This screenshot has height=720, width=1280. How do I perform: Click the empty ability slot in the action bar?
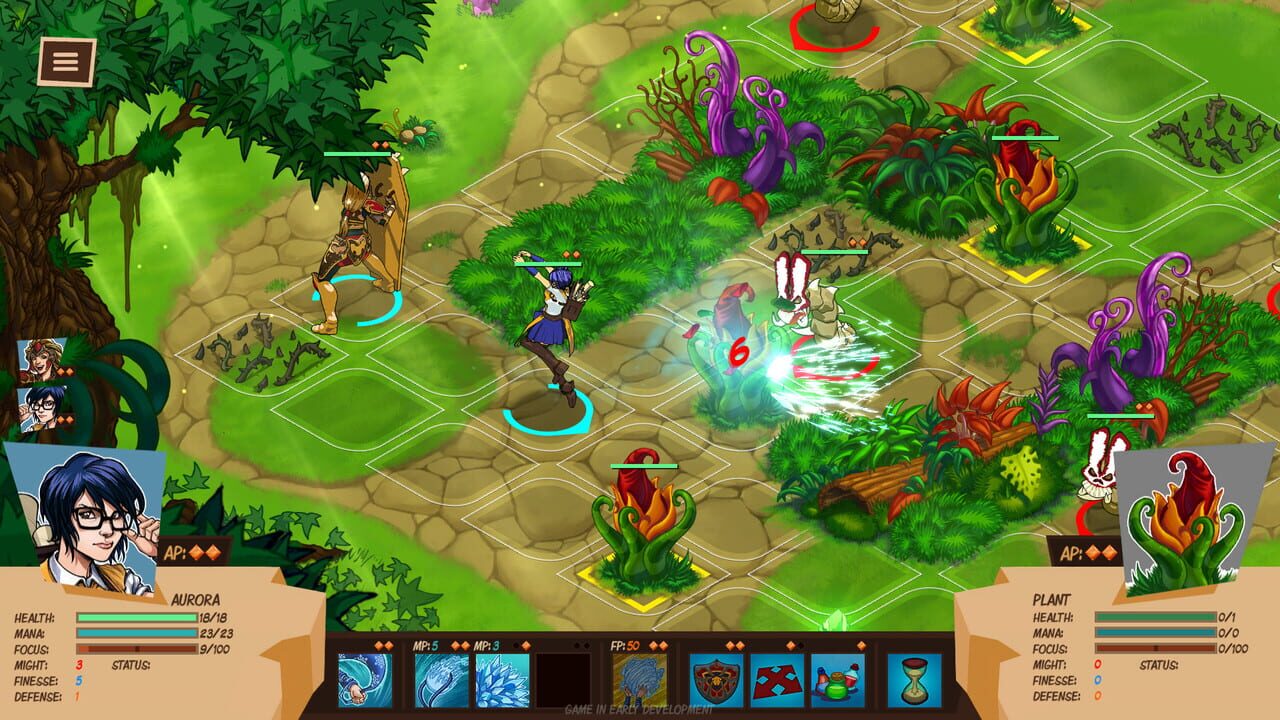[563, 678]
